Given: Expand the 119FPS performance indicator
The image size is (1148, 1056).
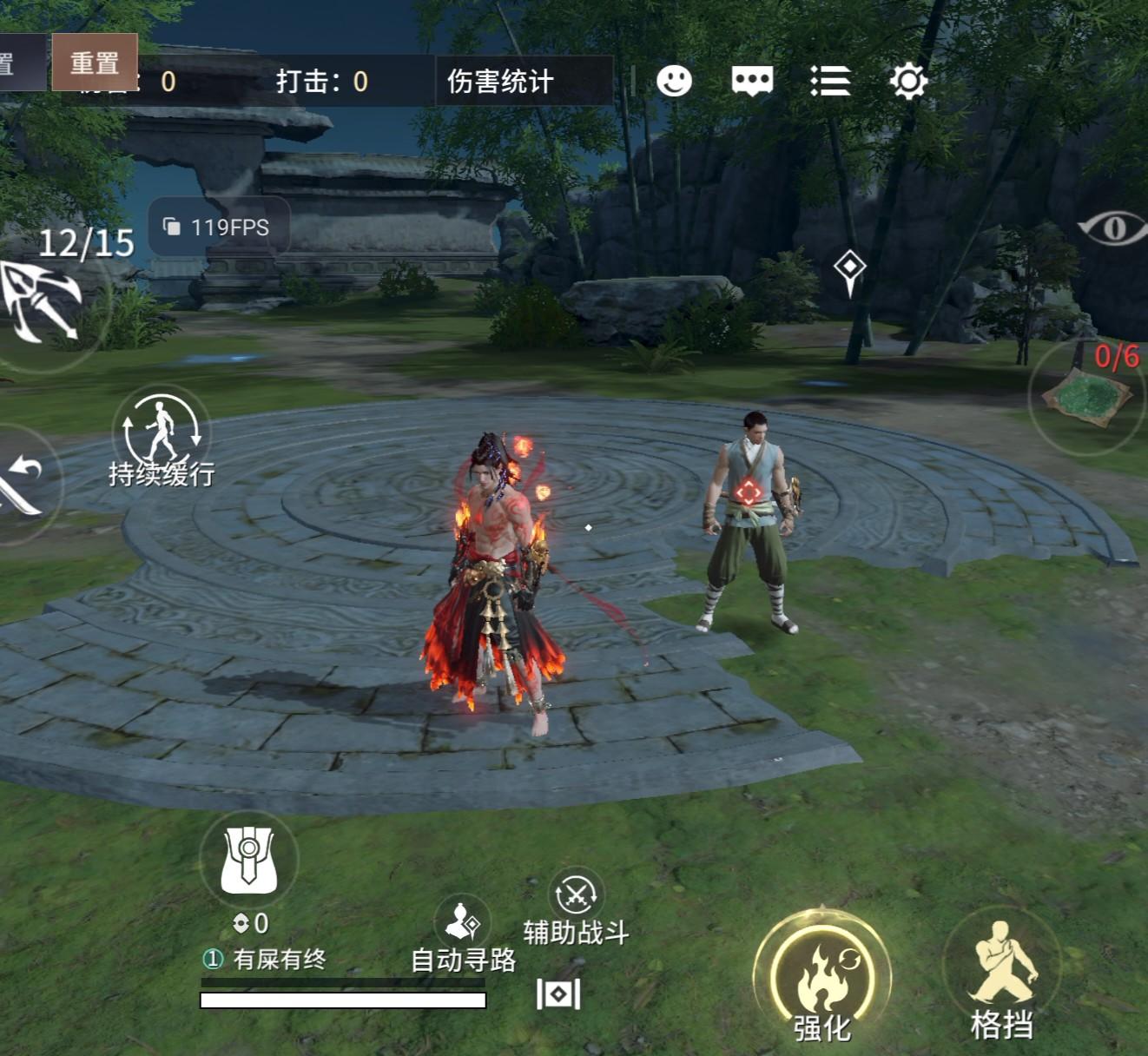Looking at the screenshot, I should [x=219, y=228].
